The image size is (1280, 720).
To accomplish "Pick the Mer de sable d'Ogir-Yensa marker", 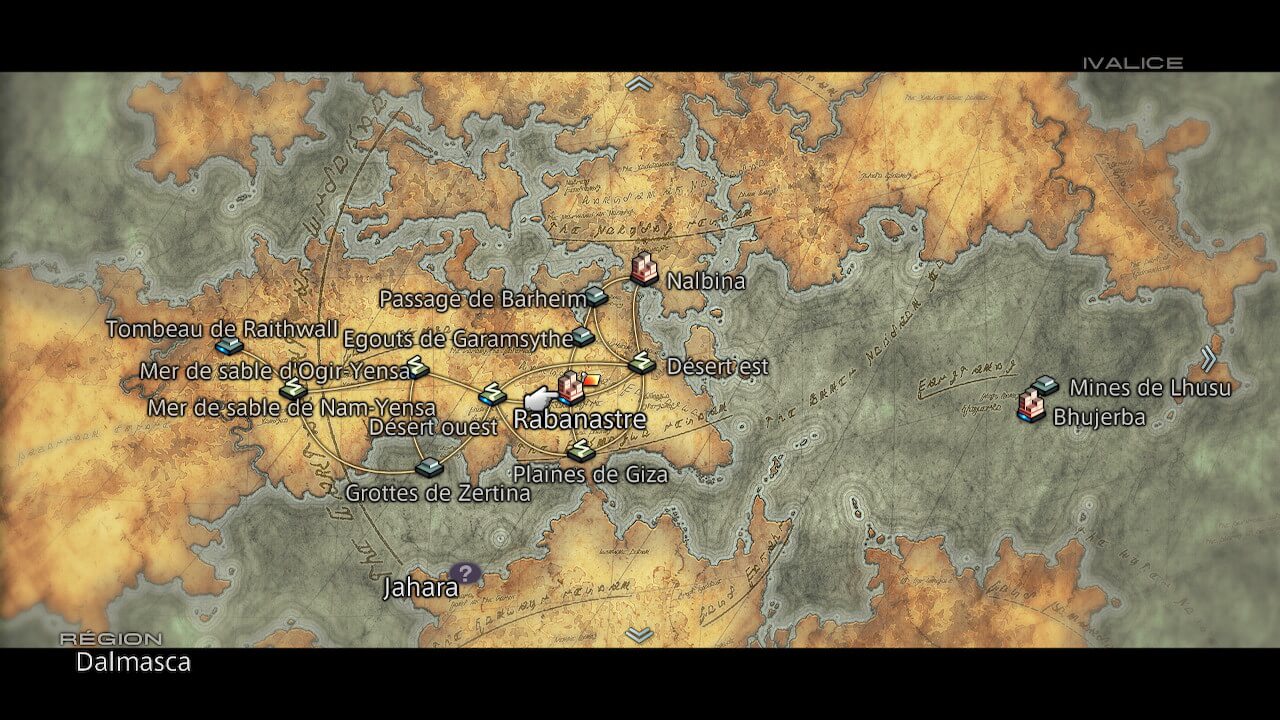I will [x=417, y=367].
